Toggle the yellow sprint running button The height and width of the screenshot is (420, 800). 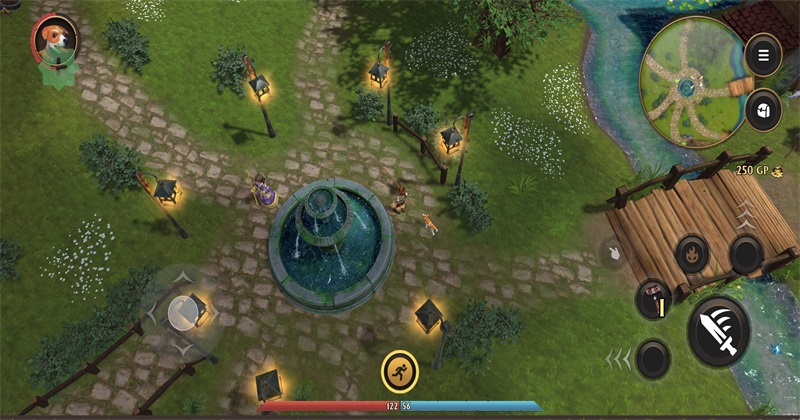point(400,372)
